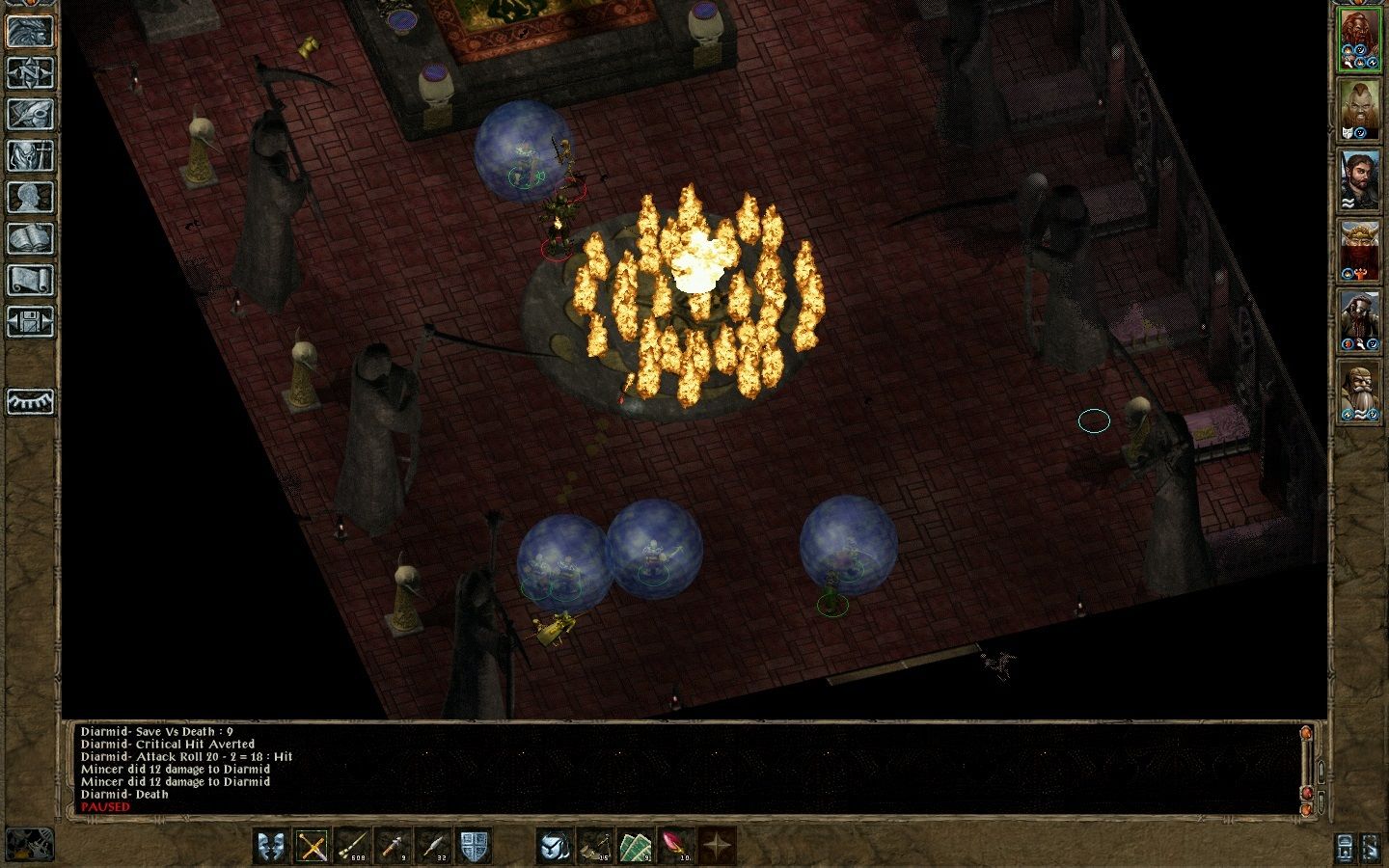This screenshot has height=868, width=1389.
Task: Use the green cards quick item
Action: [634, 846]
